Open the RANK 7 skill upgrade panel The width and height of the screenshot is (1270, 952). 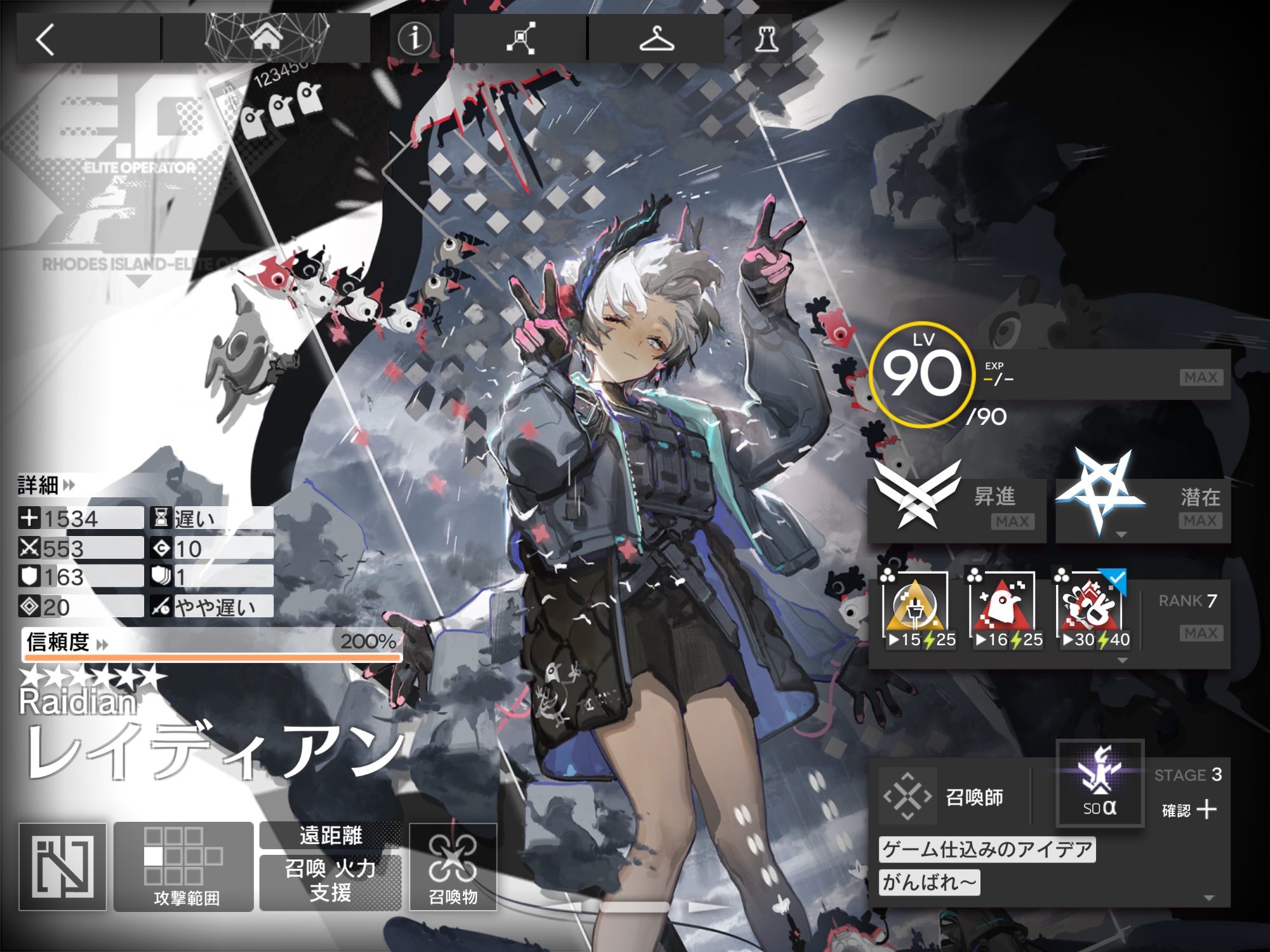point(1187,616)
